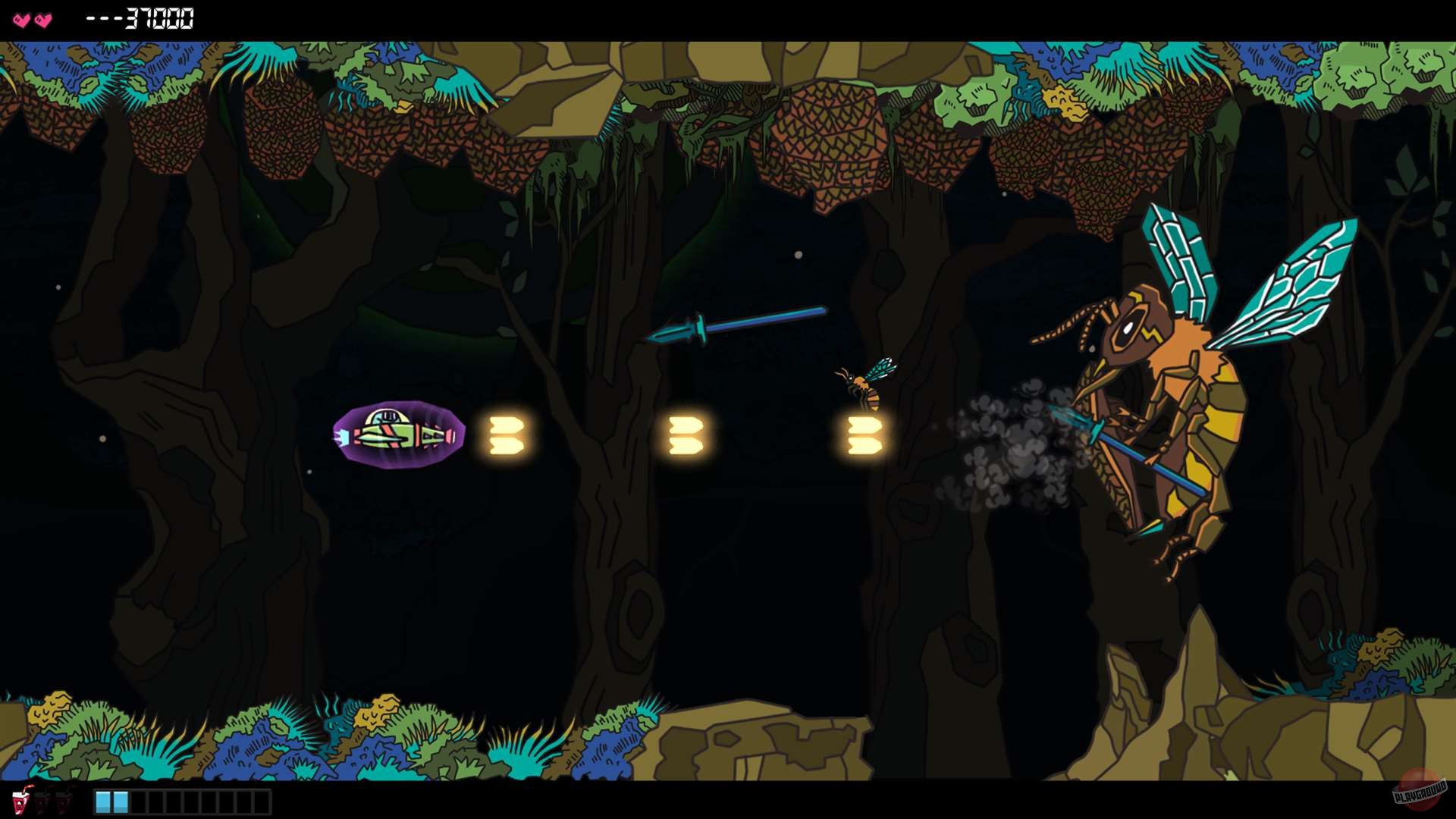Click the leftmost pair of yellow projectiles
The height and width of the screenshot is (819, 1456).
point(504,435)
